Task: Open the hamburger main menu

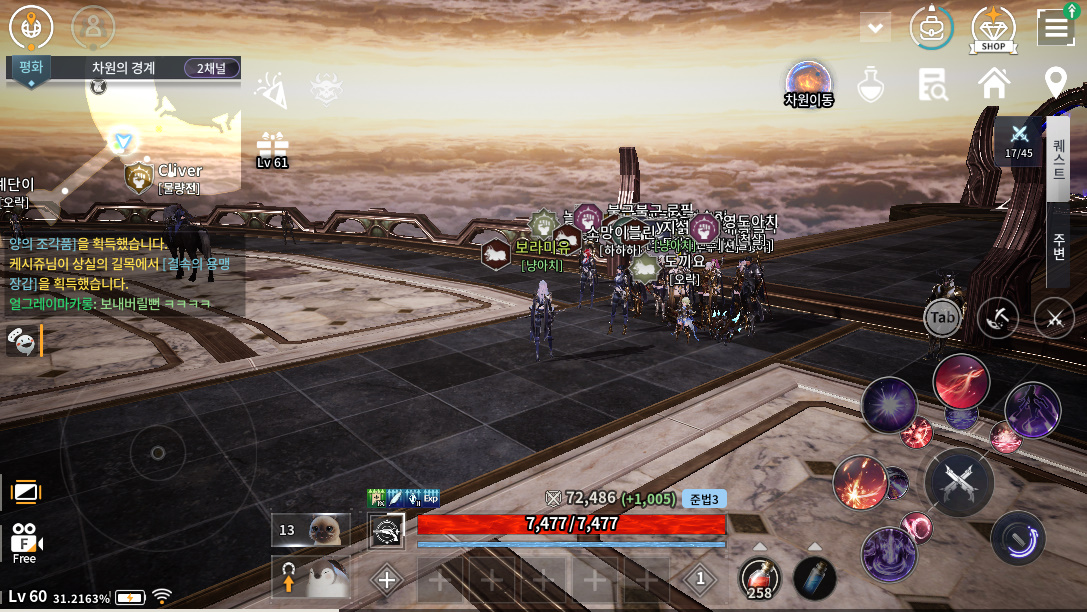Action: [1056, 28]
